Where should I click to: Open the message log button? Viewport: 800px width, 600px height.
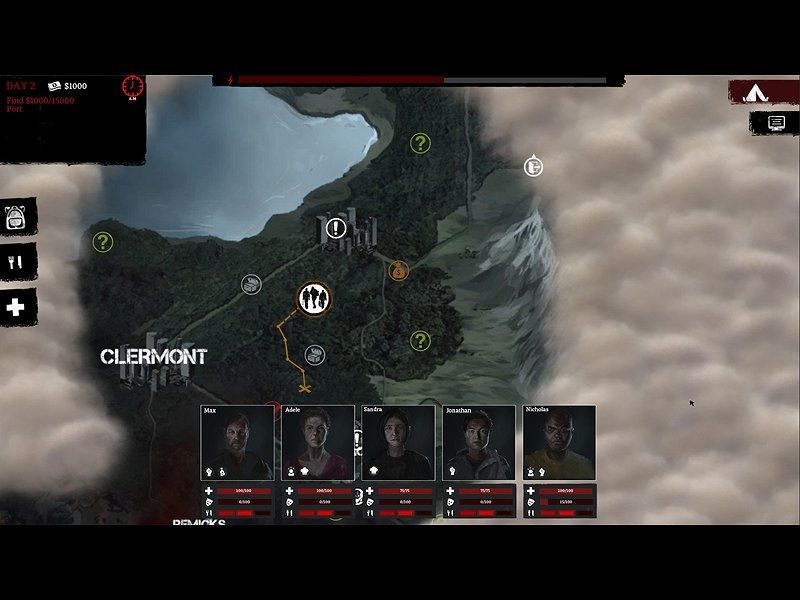[775, 122]
